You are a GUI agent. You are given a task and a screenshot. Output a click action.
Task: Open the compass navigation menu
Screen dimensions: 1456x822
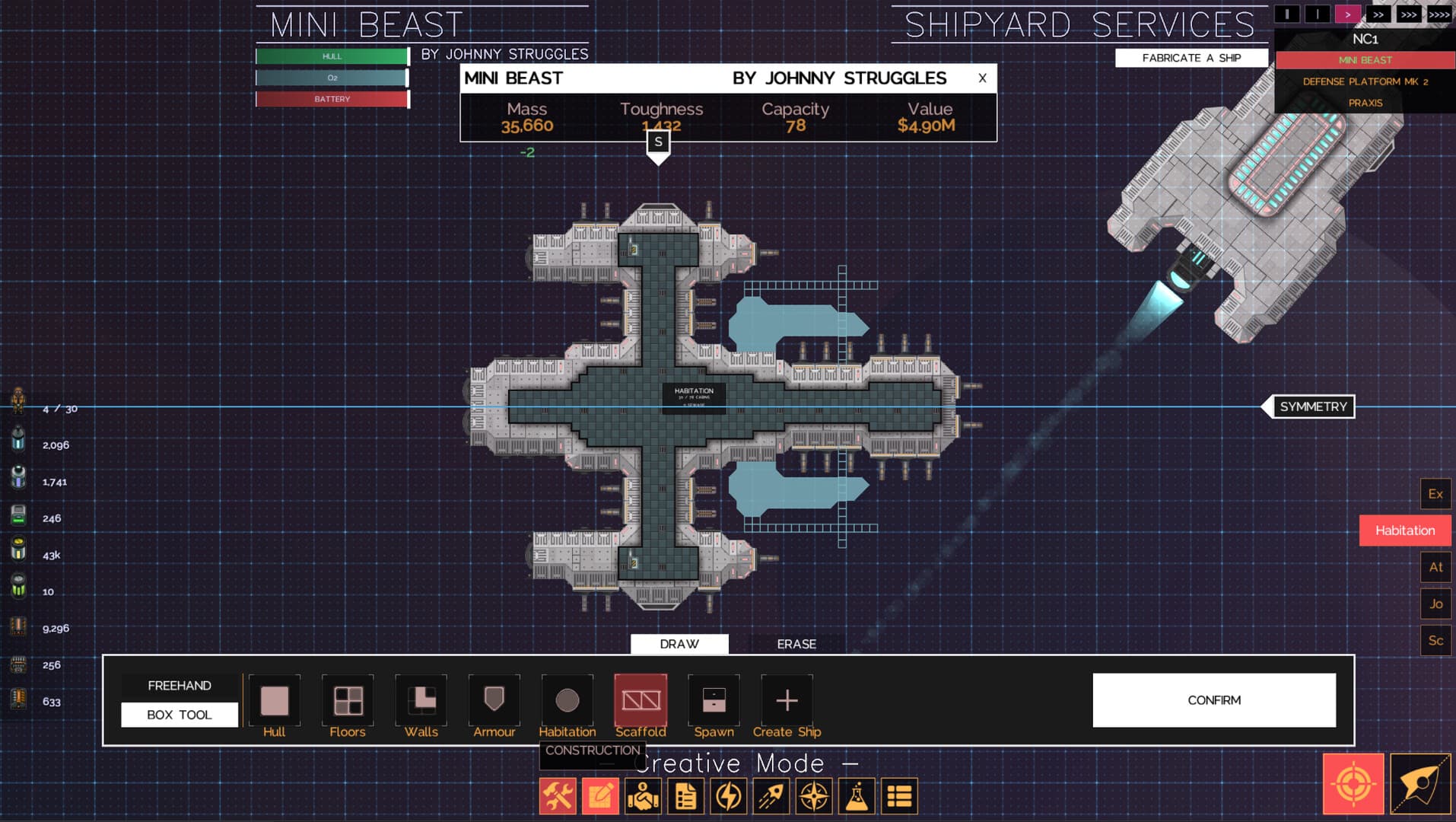pos(813,795)
